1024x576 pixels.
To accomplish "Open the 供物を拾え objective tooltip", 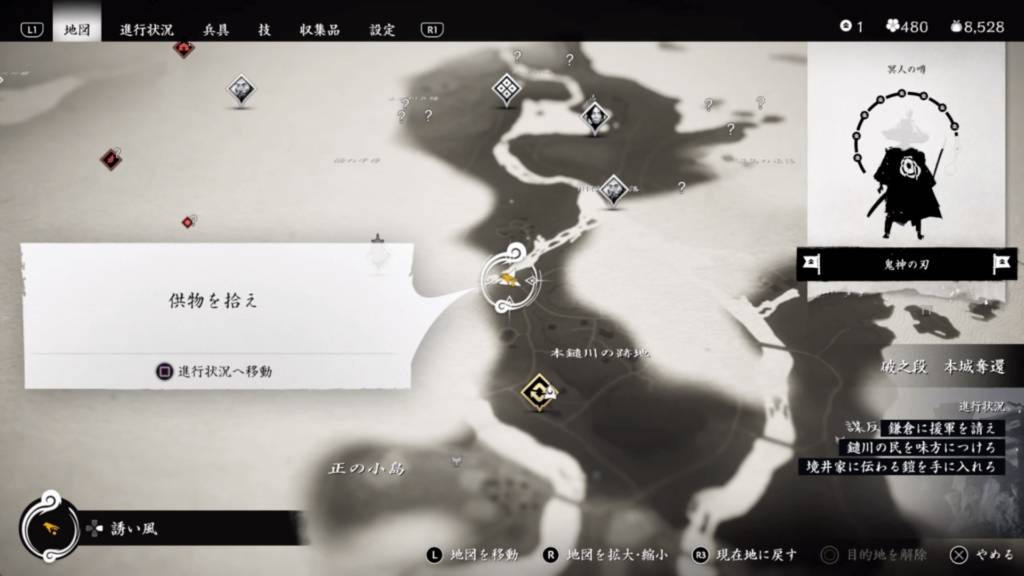I will tap(214, 300).
